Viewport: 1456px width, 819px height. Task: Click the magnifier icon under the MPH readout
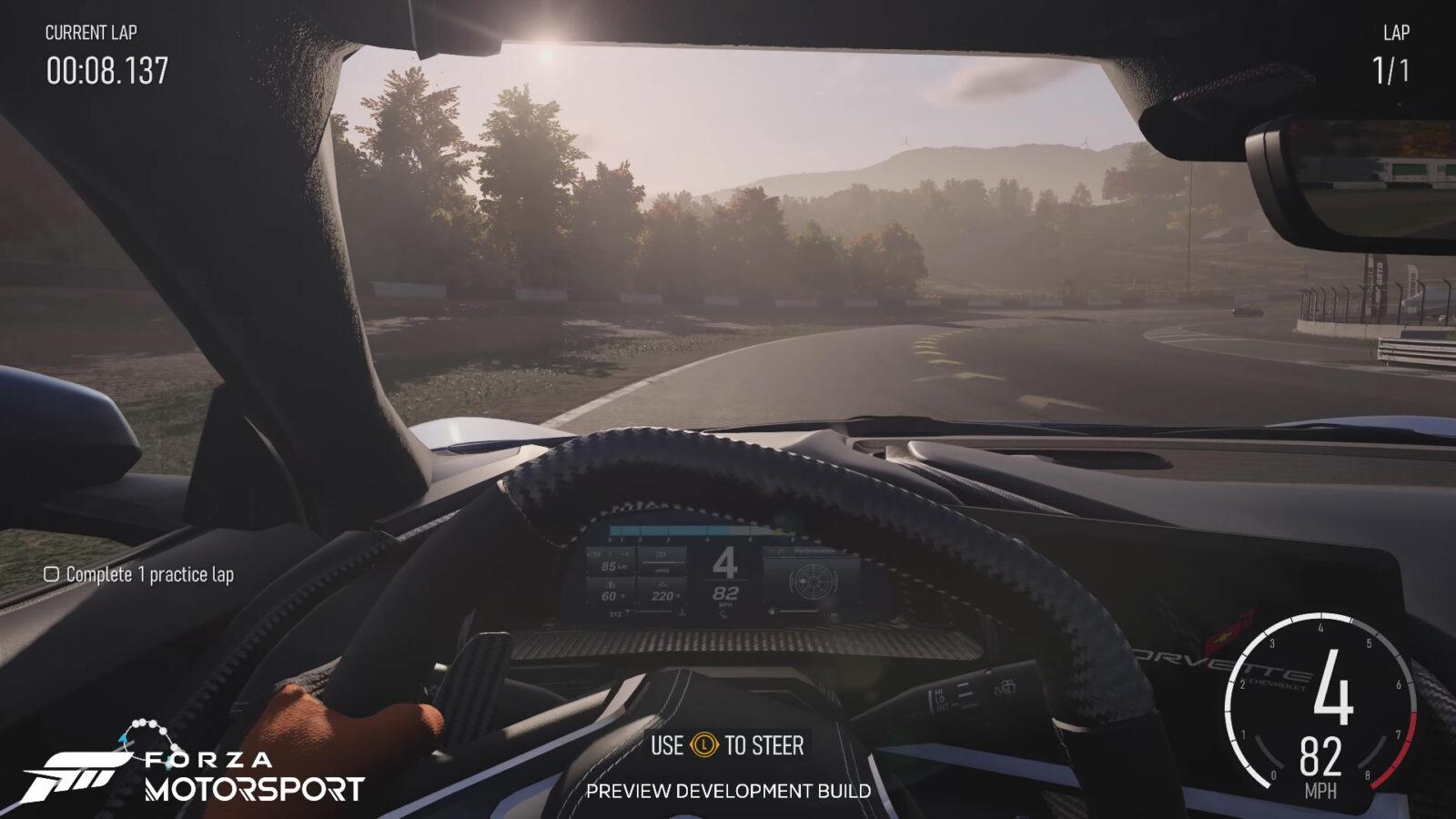point(723,614)
